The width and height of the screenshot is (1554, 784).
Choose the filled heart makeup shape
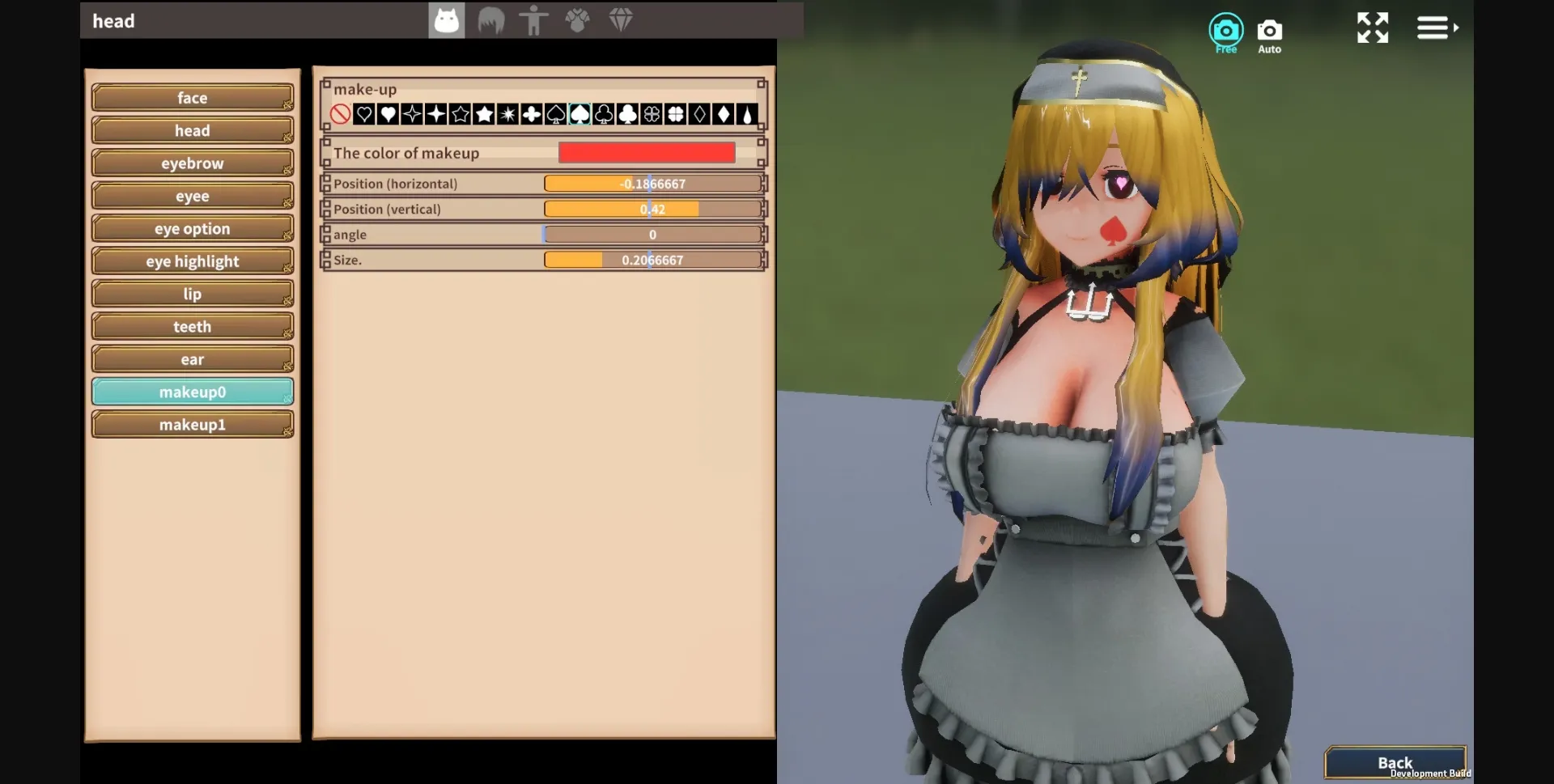(388, 114)
